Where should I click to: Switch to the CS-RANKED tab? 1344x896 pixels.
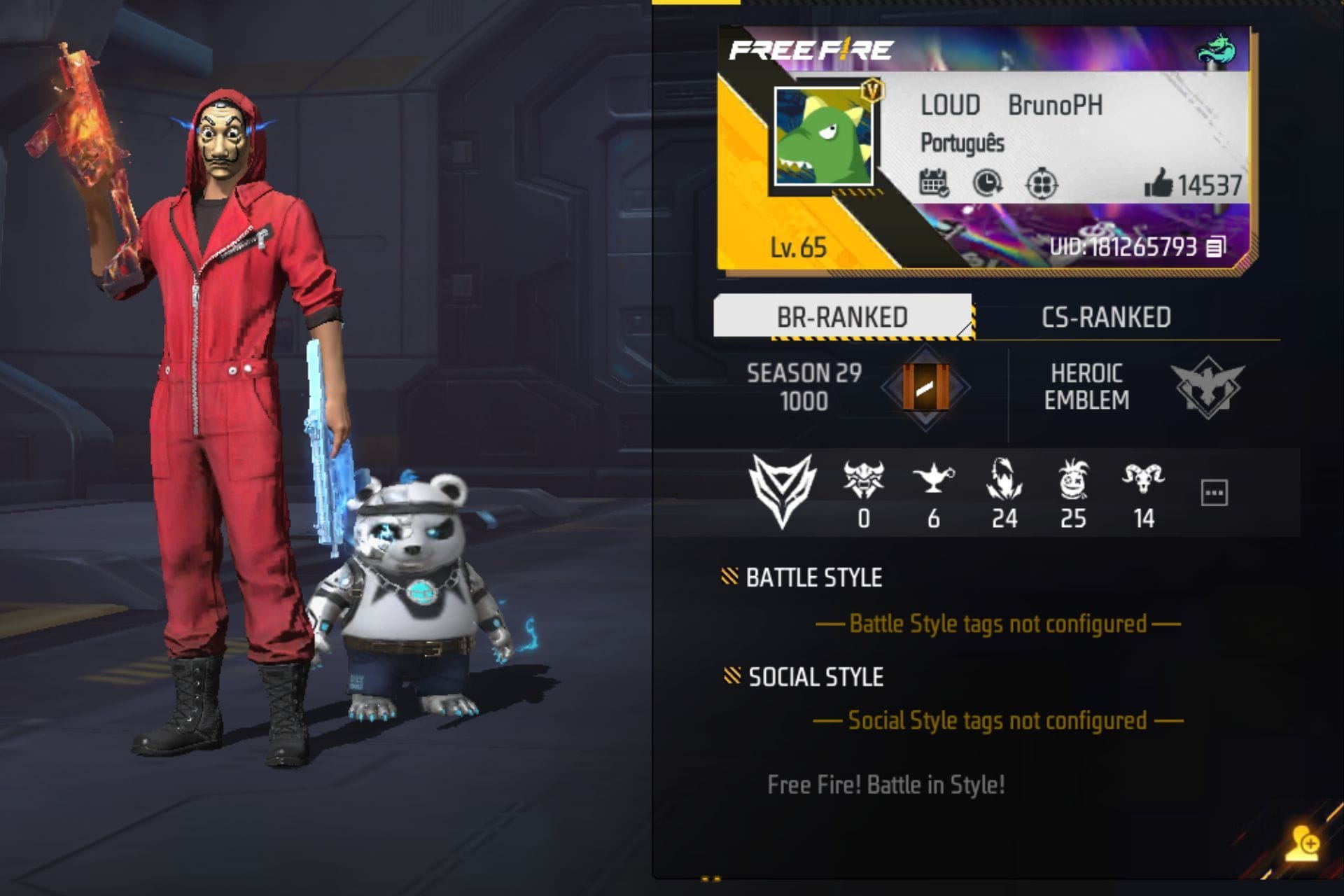click(x=1106, y=317)
